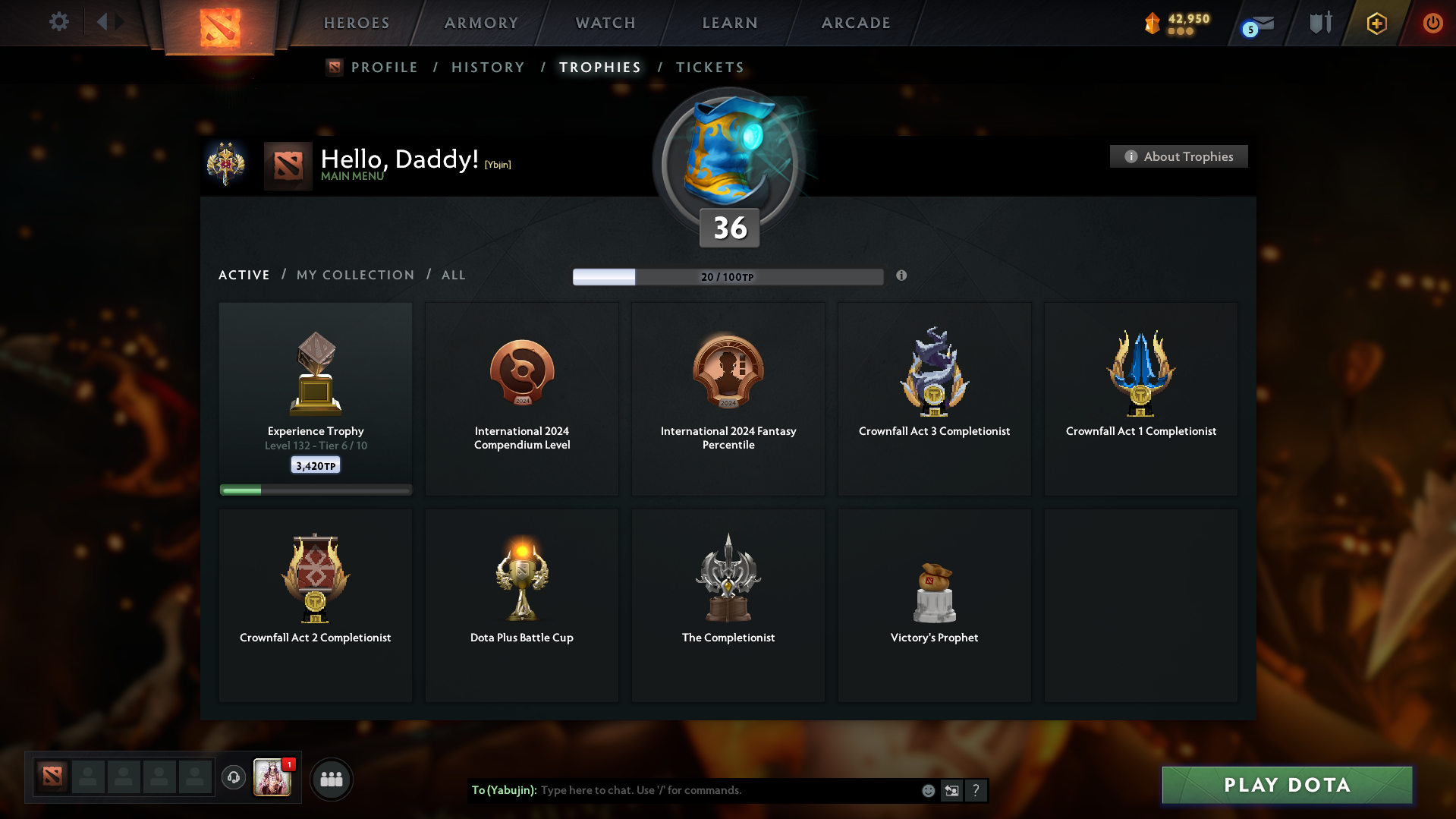Open the WATCH menu
The width and height of the screenshot is (1456, 819).
tap(605, 23)
